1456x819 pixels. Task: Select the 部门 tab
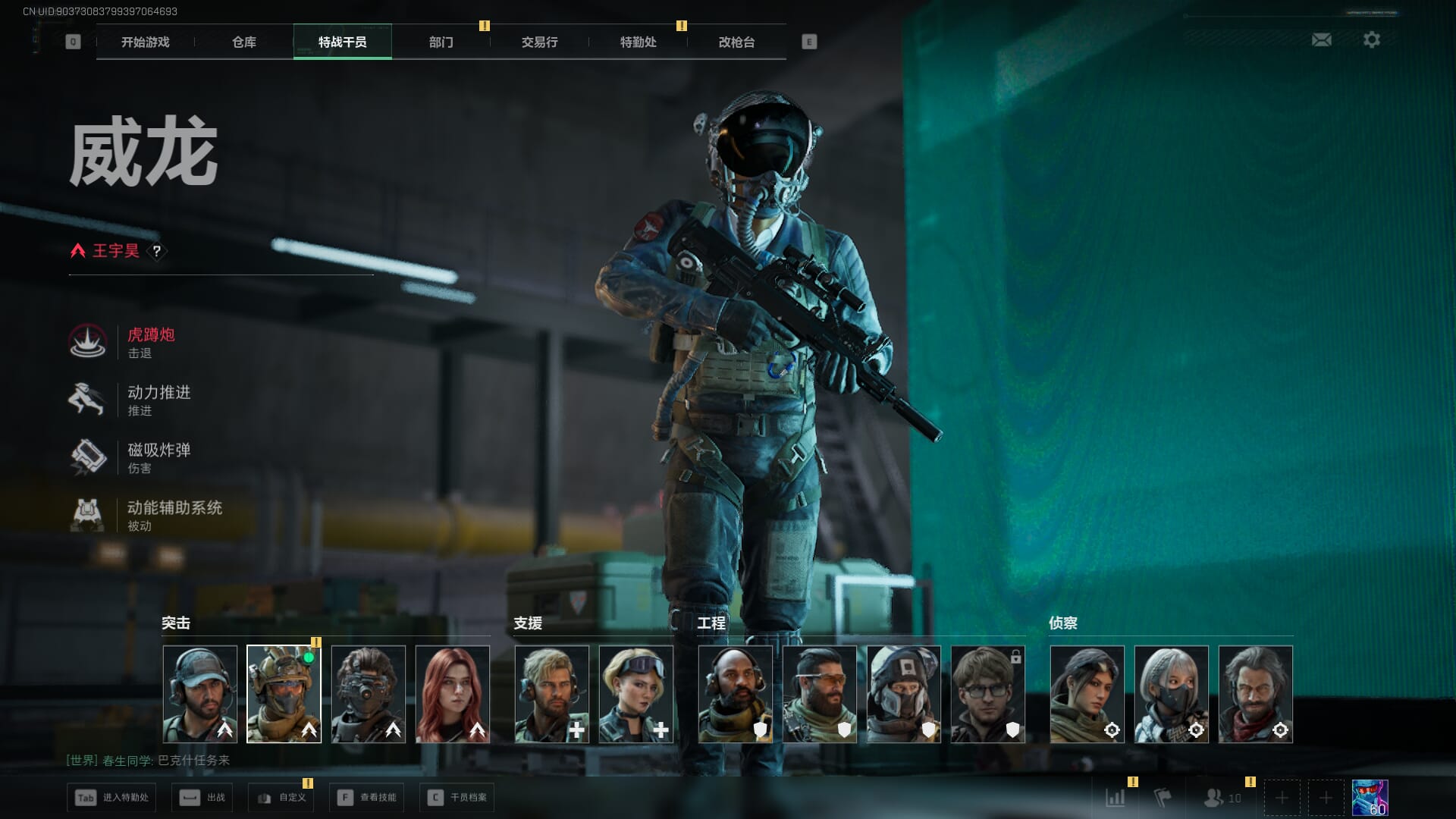pos(441,42)
